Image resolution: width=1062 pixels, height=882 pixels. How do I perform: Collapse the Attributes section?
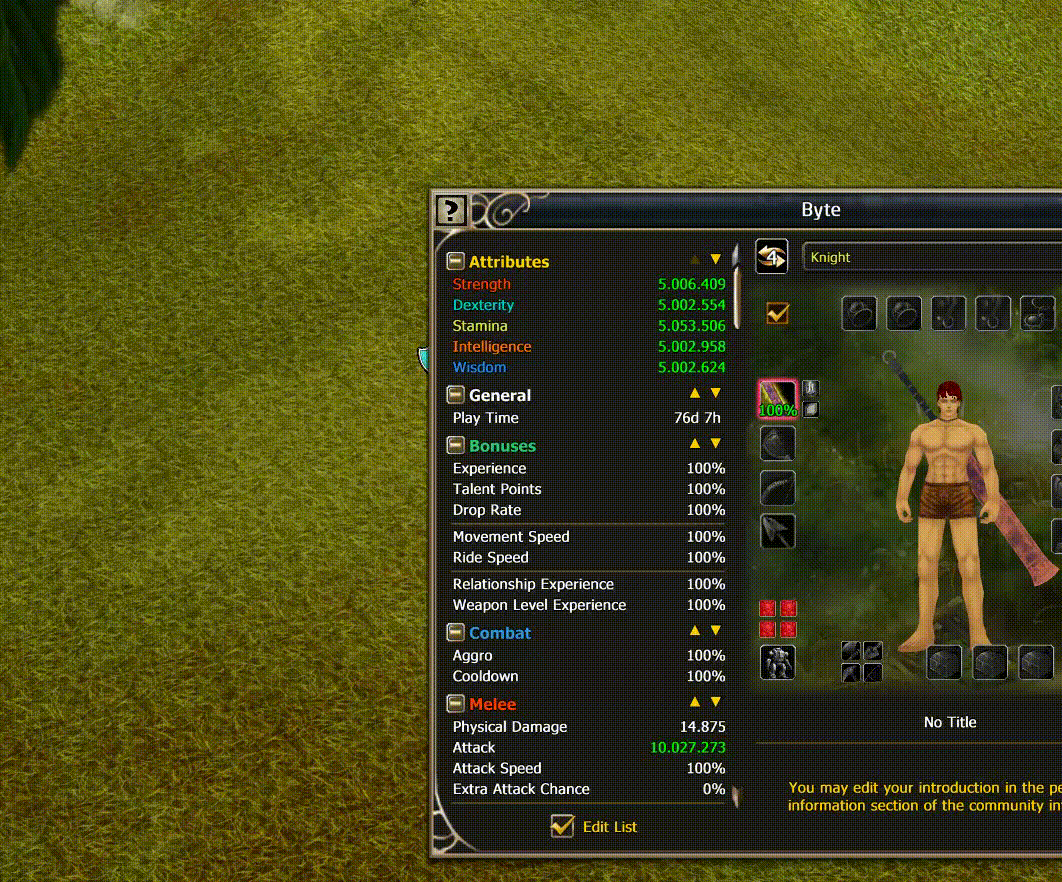pyautogui.click(x=455, y=262)
